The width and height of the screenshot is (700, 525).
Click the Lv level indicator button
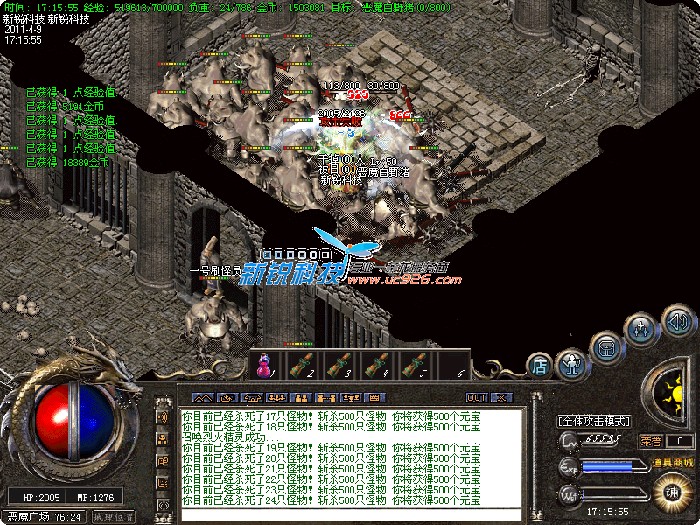coord(568,440)
